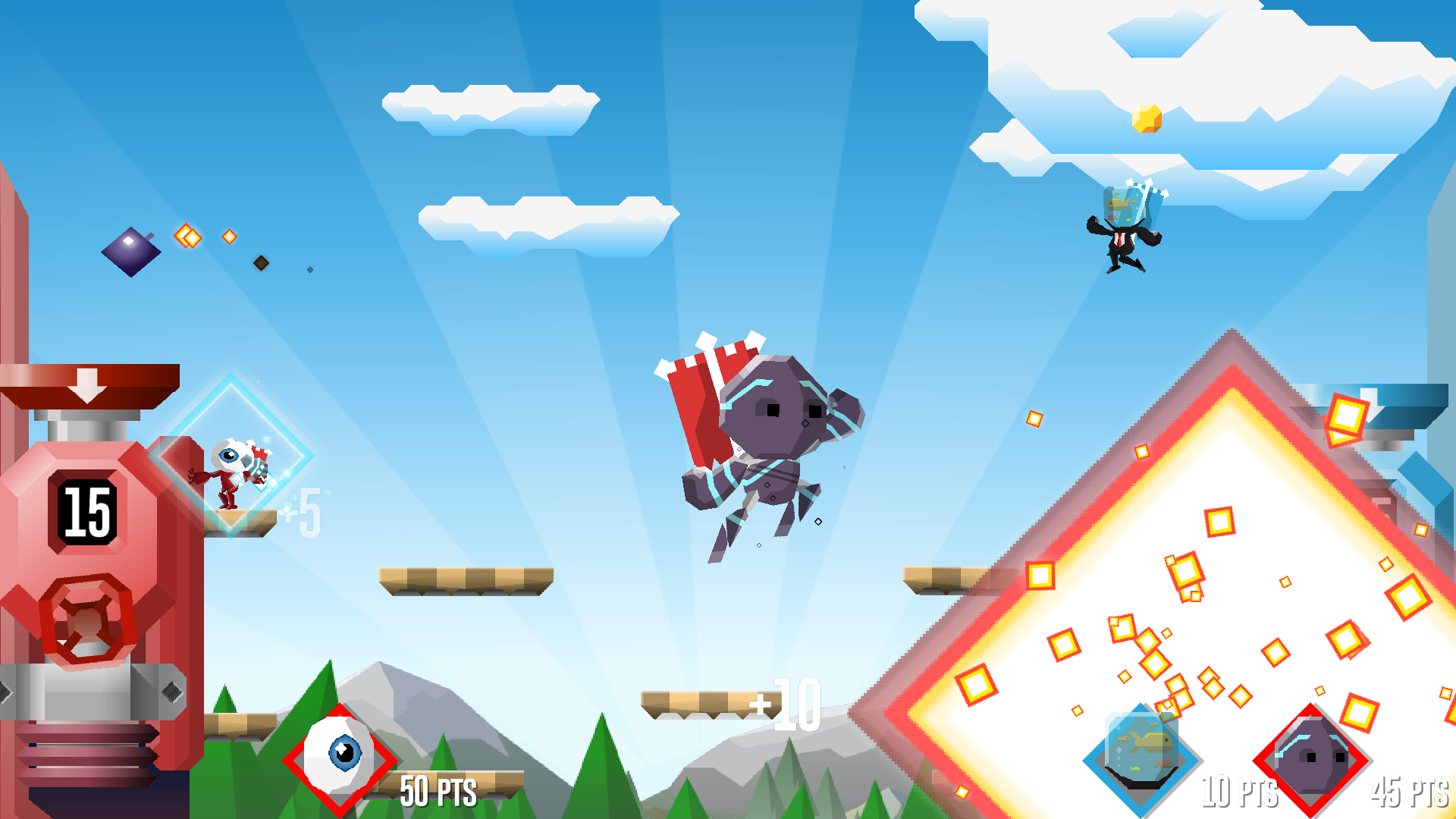Click the gold coin inside the top-right cloud
Image resolution: width=1456 pixels, height=819 pixels.
[x=1145, y=120]
